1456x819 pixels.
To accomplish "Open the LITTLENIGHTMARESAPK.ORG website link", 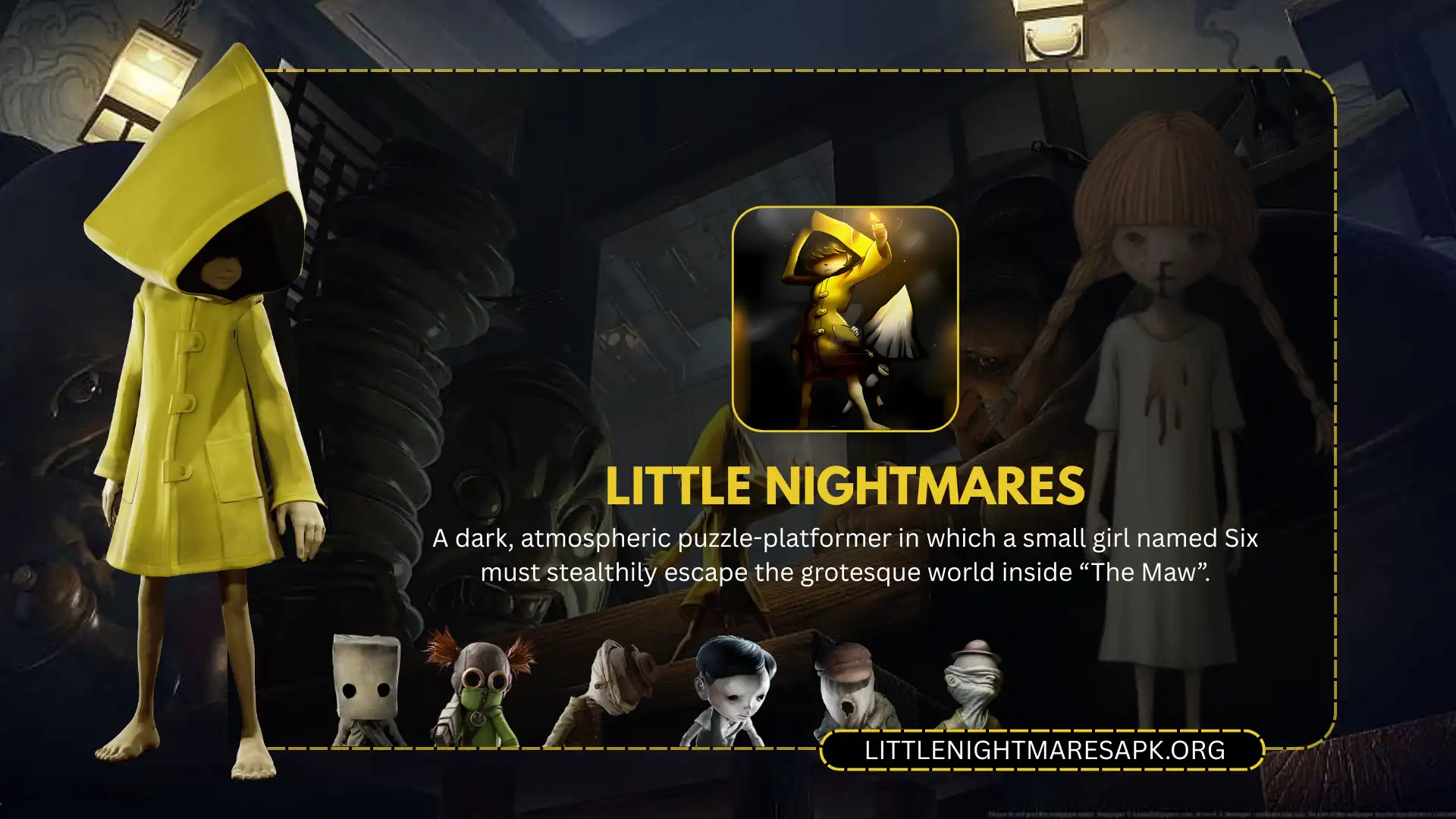I will click(1043, 750).
